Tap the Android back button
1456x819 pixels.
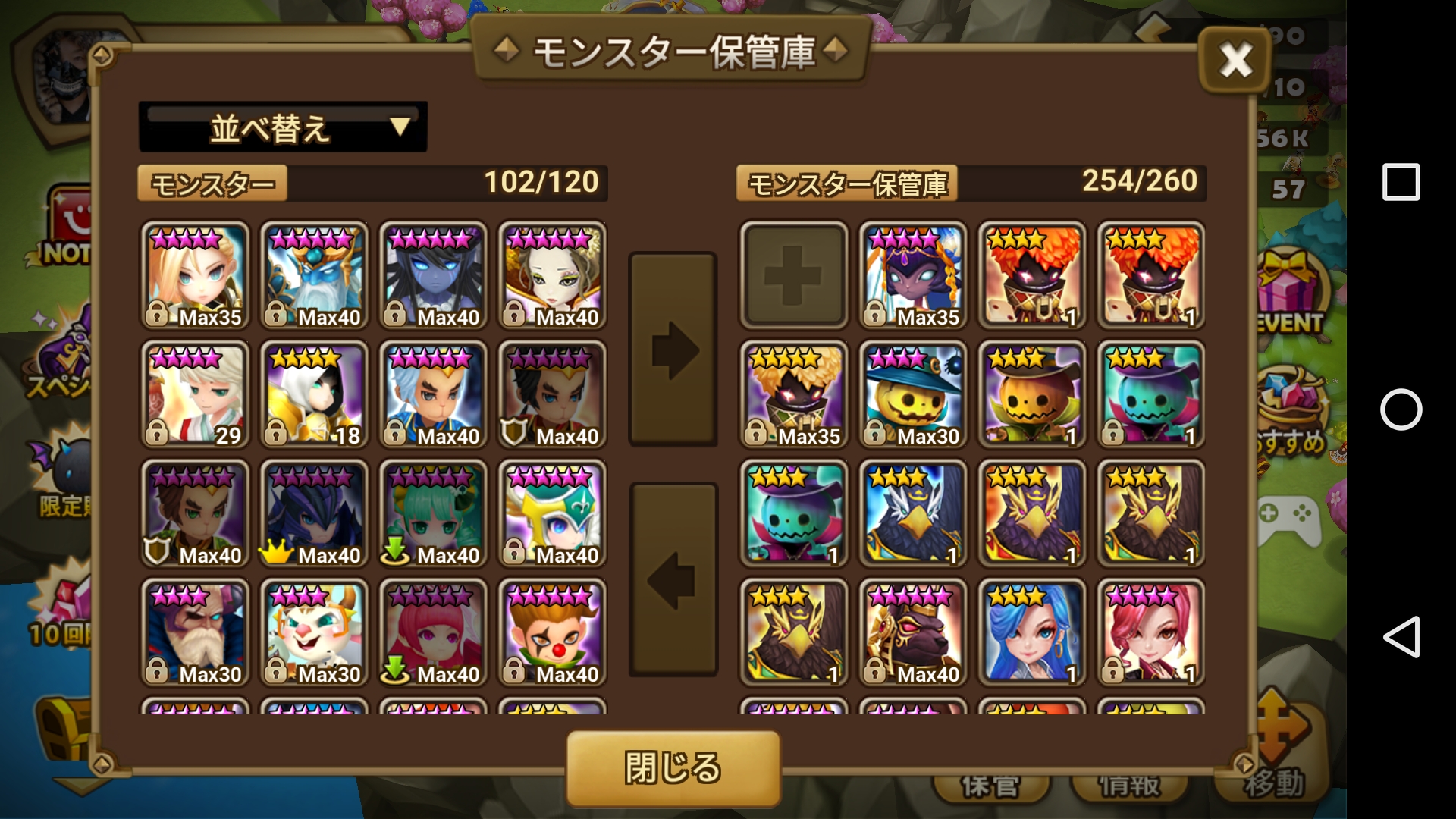point(1401,636)
